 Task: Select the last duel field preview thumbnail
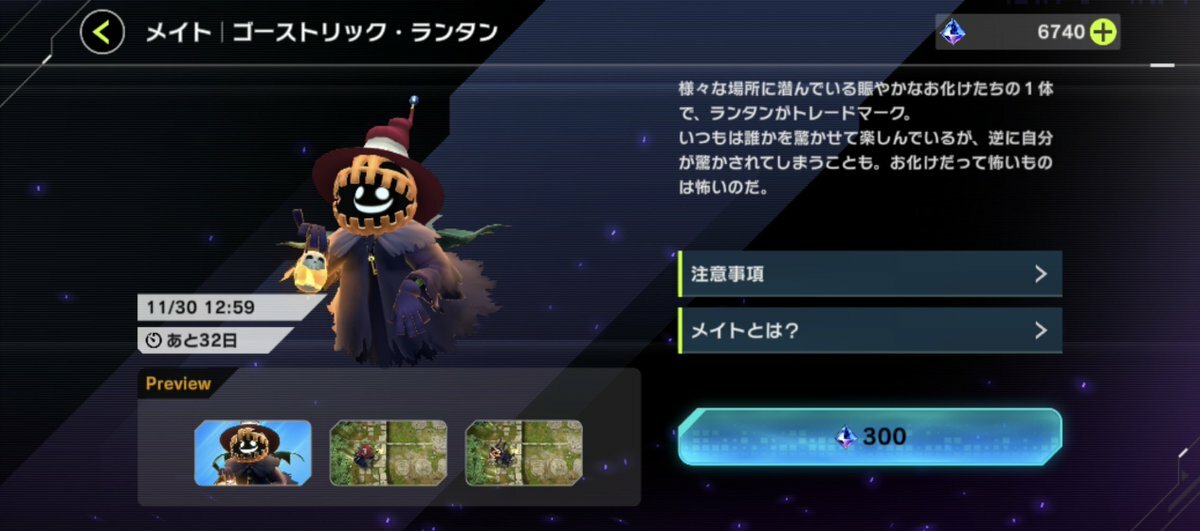pos(524,453)
